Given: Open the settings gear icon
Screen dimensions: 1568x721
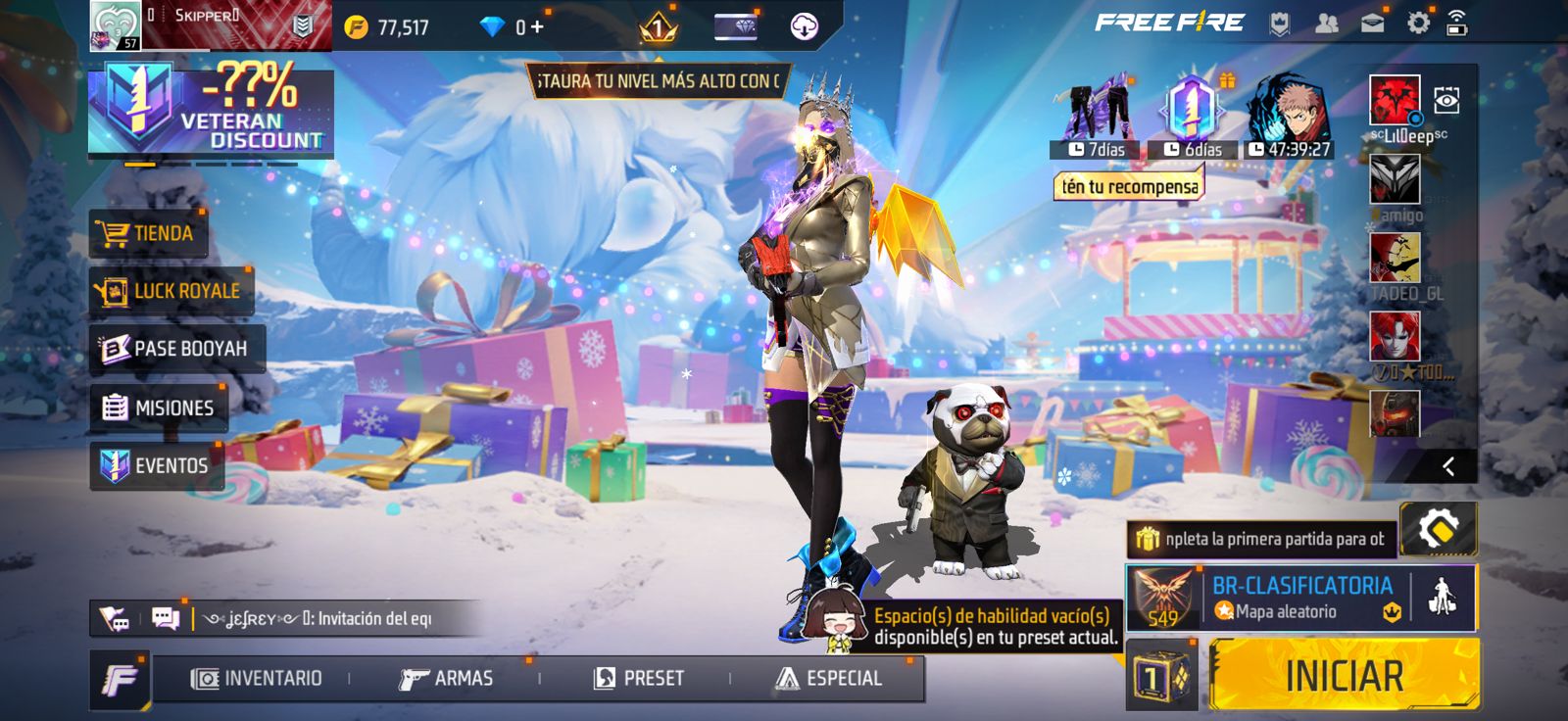Looking at the screenshot, I should point(1418,23).
